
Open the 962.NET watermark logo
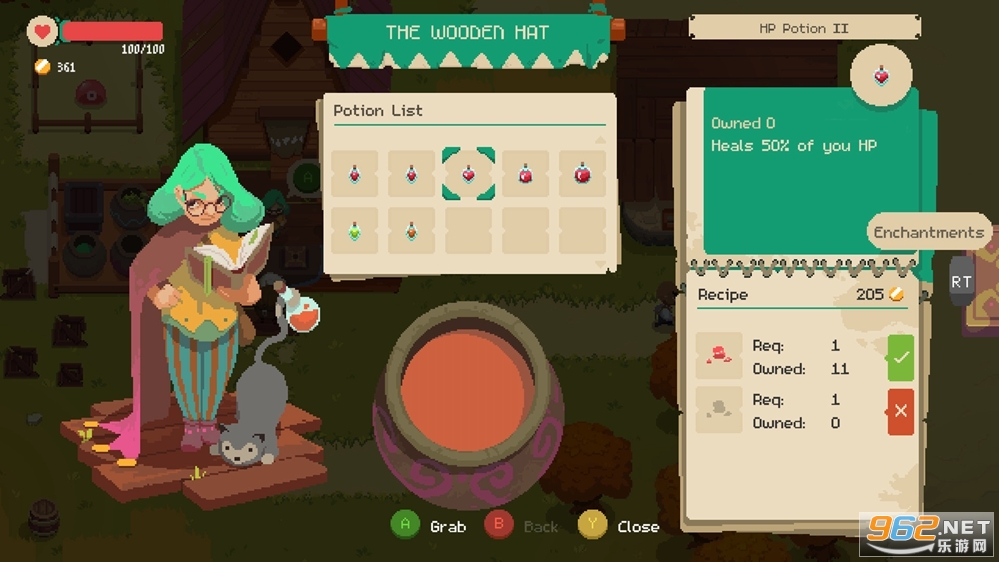pyautogui.click(x=927, y=534)
